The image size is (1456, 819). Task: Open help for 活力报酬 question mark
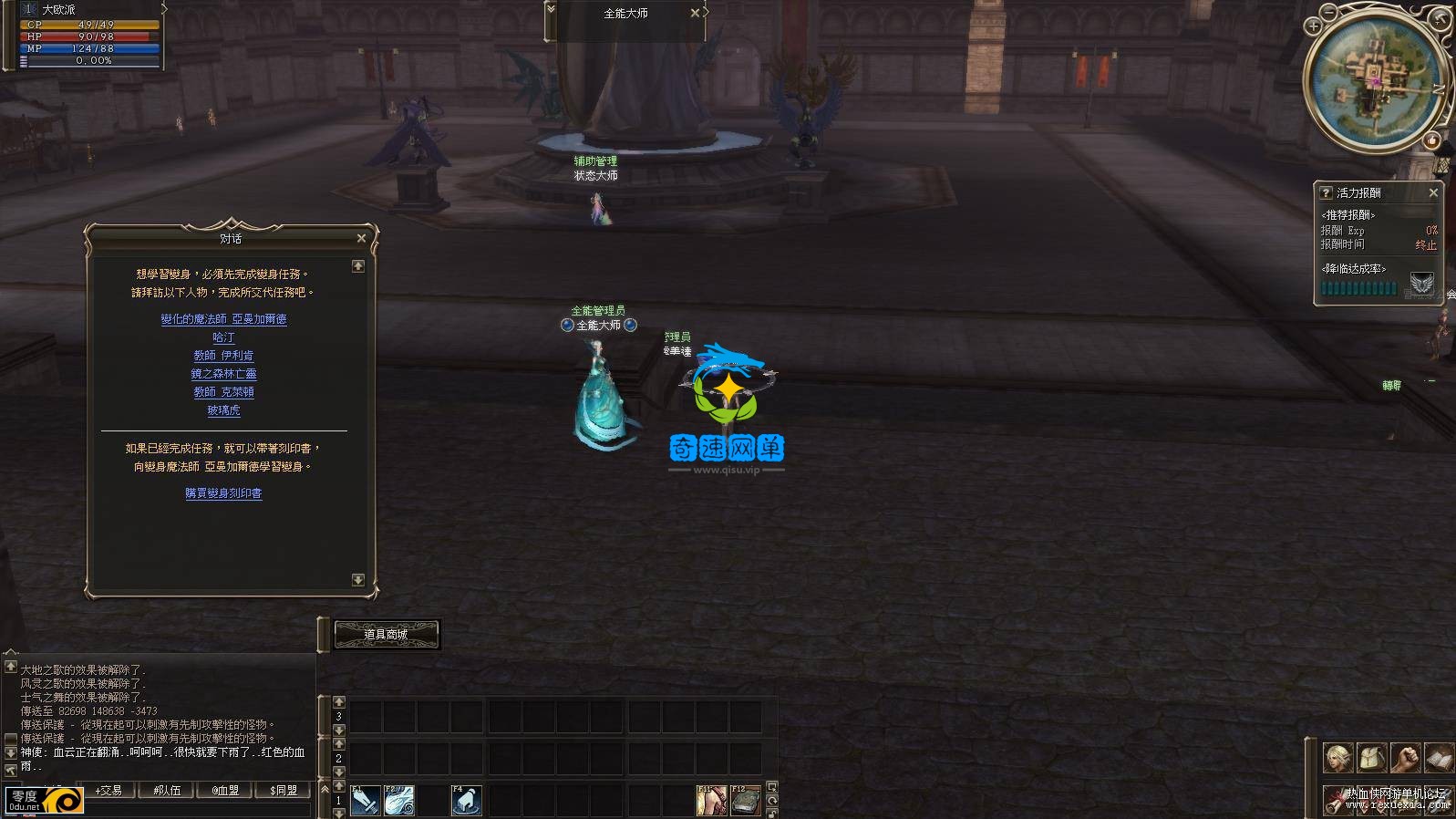pos(1327,193)
